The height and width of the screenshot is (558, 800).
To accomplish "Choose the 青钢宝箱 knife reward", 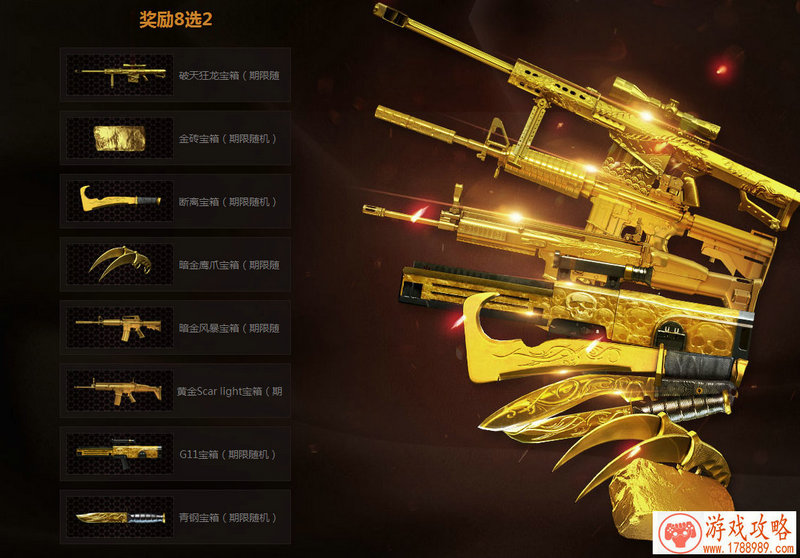I will (175, 517).
